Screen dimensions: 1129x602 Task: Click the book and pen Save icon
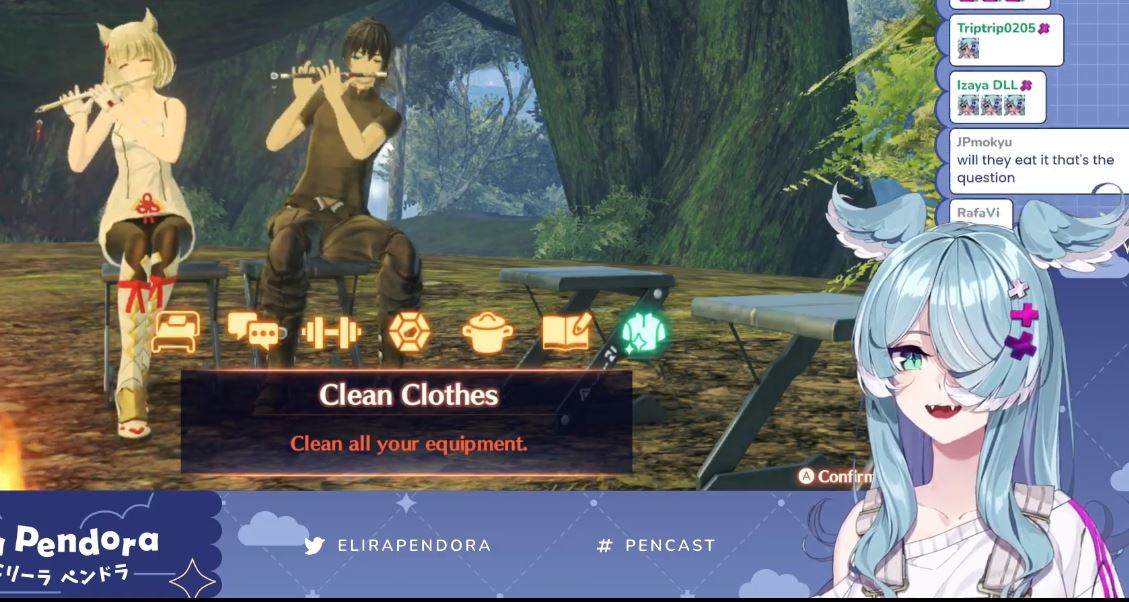[x=566, y=332]
